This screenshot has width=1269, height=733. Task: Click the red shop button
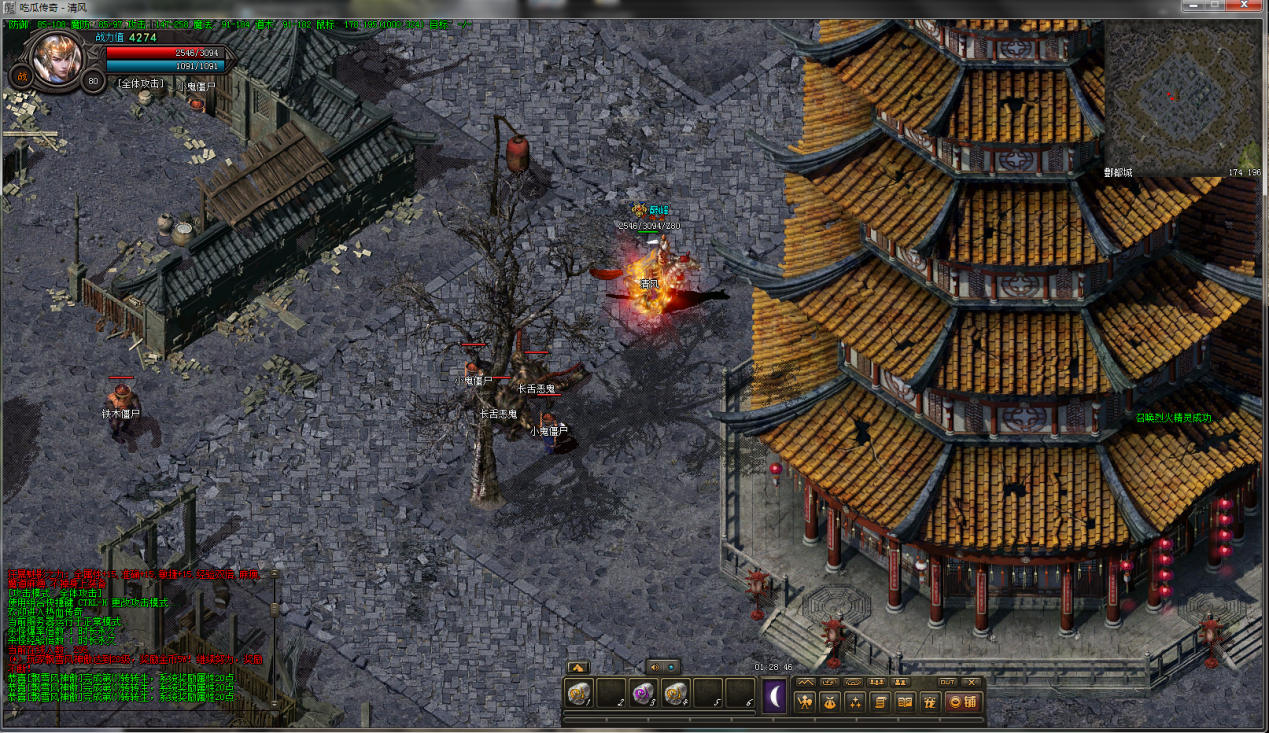(x=962, y=702)
